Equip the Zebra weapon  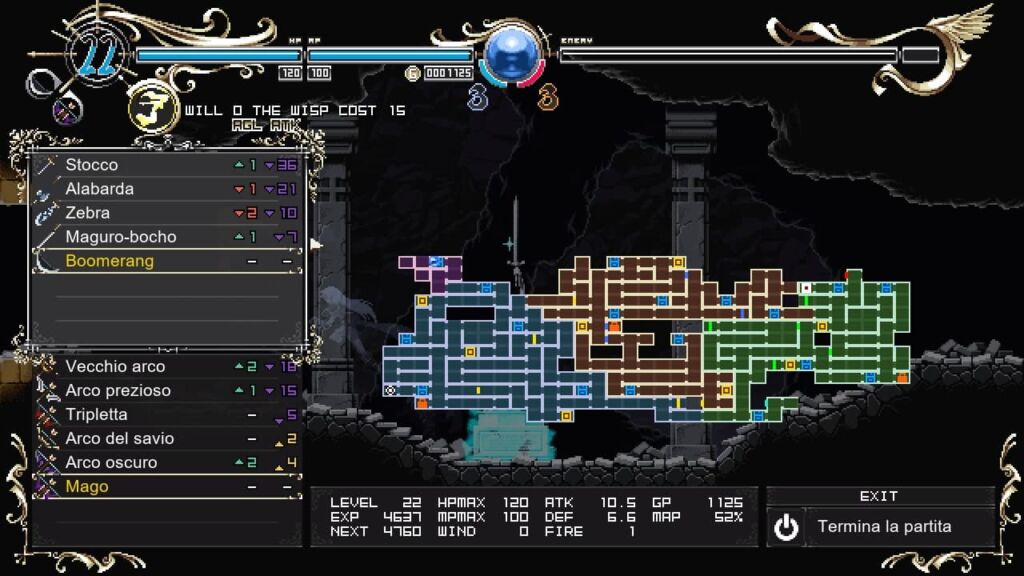click(x=167, y=213)
